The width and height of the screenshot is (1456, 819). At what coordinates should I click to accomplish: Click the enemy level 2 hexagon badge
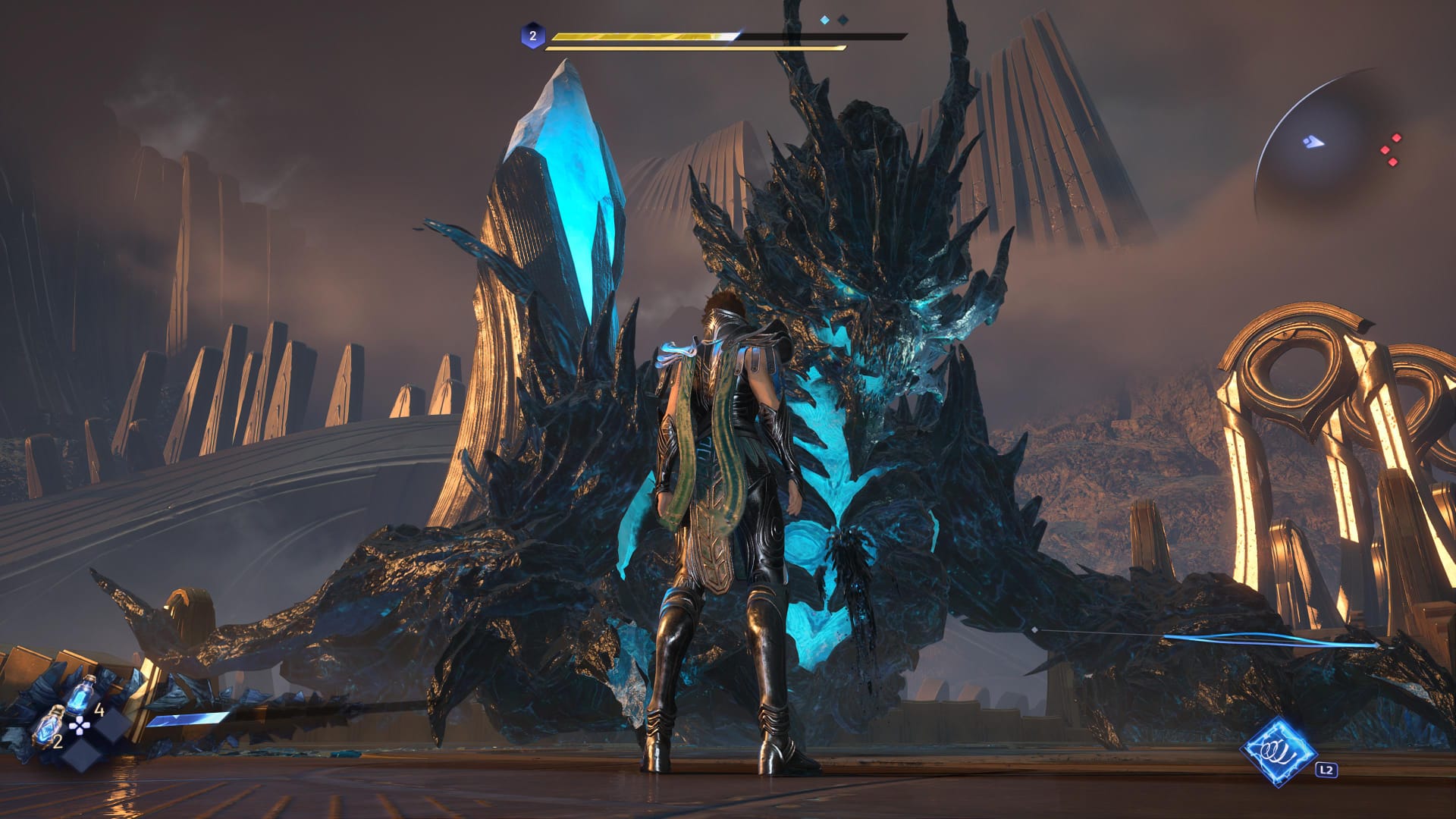pos(532,36)
